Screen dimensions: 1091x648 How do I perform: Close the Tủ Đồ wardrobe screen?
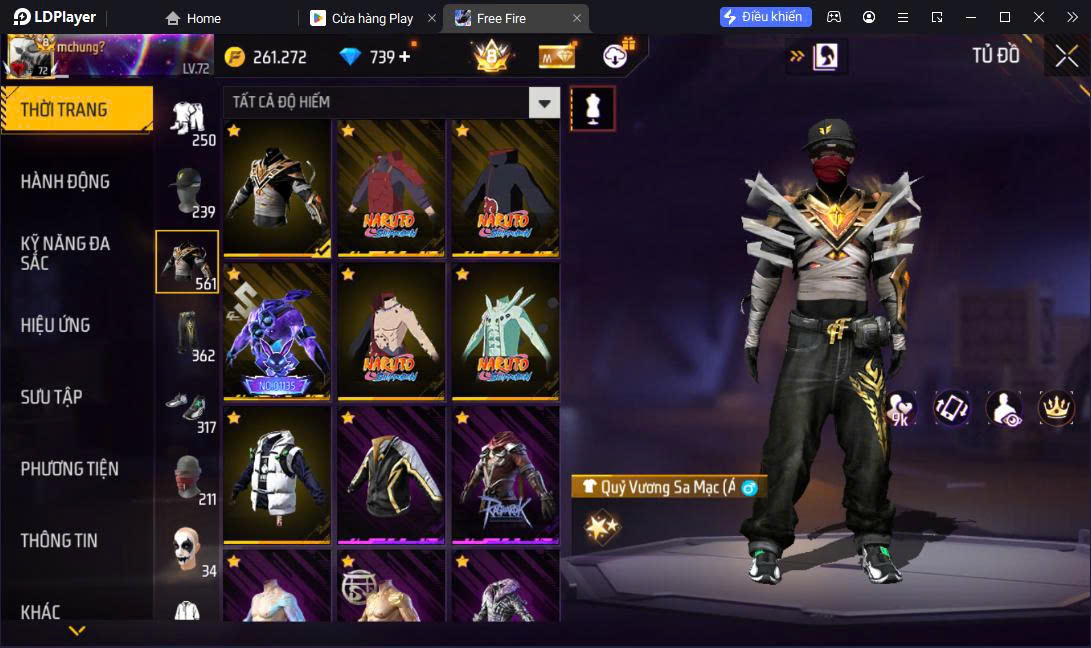click(1066, 56)
